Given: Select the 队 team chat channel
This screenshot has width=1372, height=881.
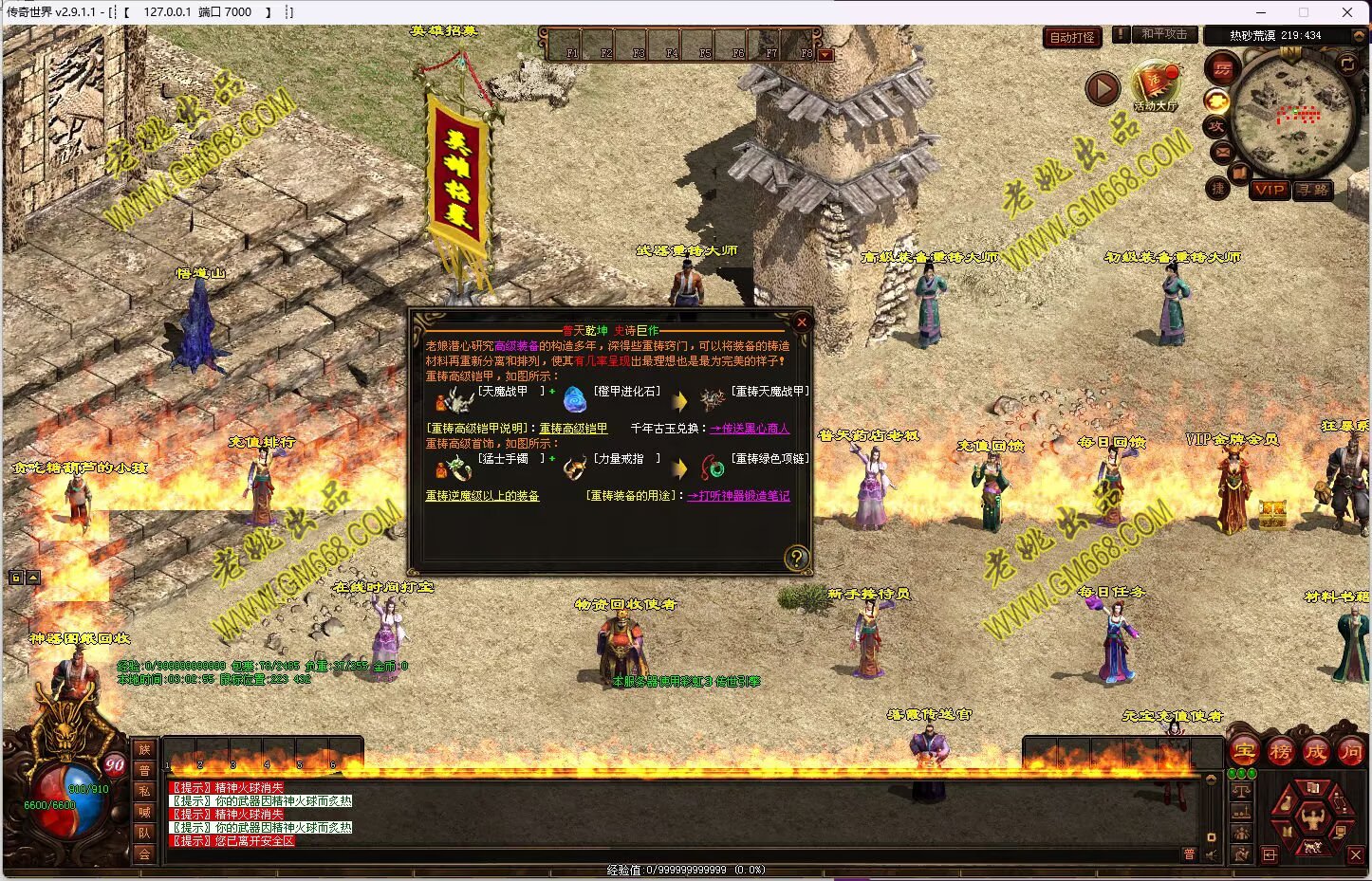Looking at the screenshot, I should coord(144,833).
